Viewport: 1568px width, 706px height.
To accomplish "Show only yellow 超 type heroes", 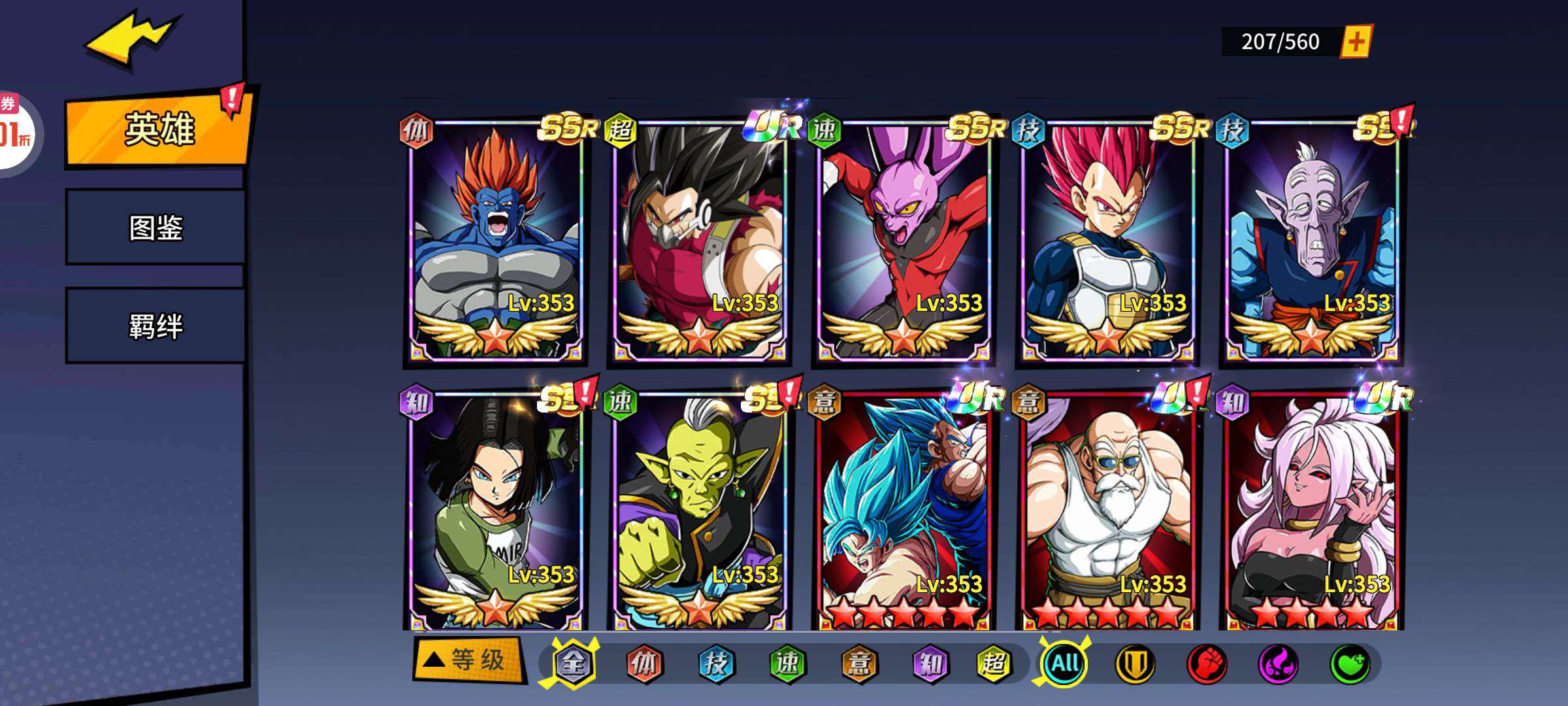I will (x=994, y=664).
